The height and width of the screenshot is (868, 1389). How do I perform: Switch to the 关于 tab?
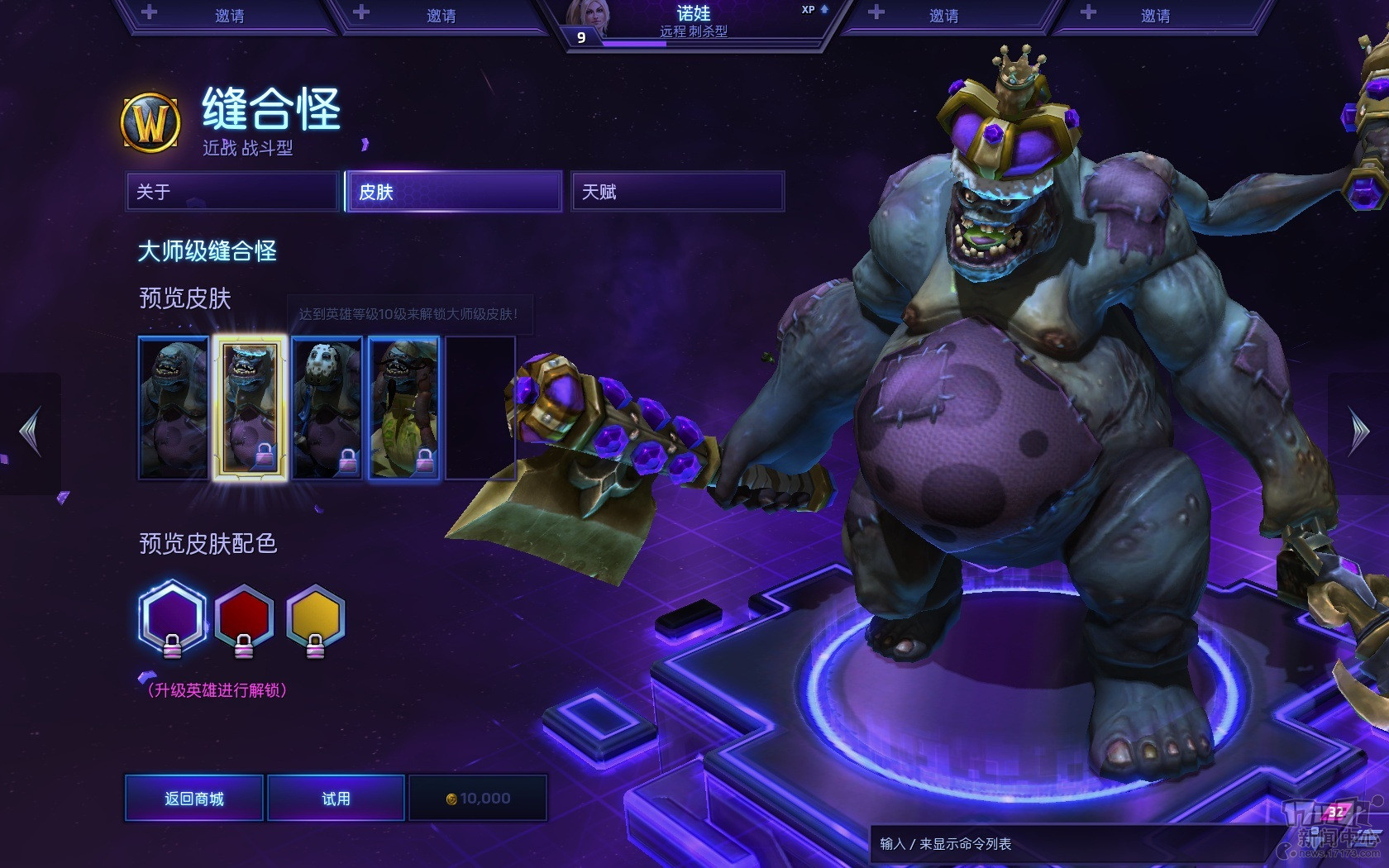tap(232, 192)
